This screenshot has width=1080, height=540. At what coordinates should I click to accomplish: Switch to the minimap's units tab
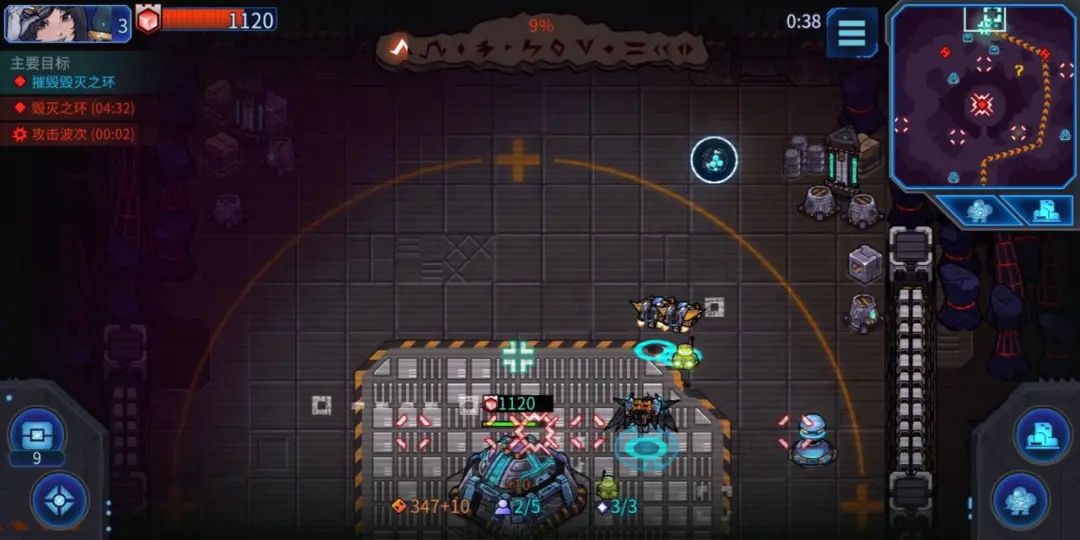click(980, 210)
